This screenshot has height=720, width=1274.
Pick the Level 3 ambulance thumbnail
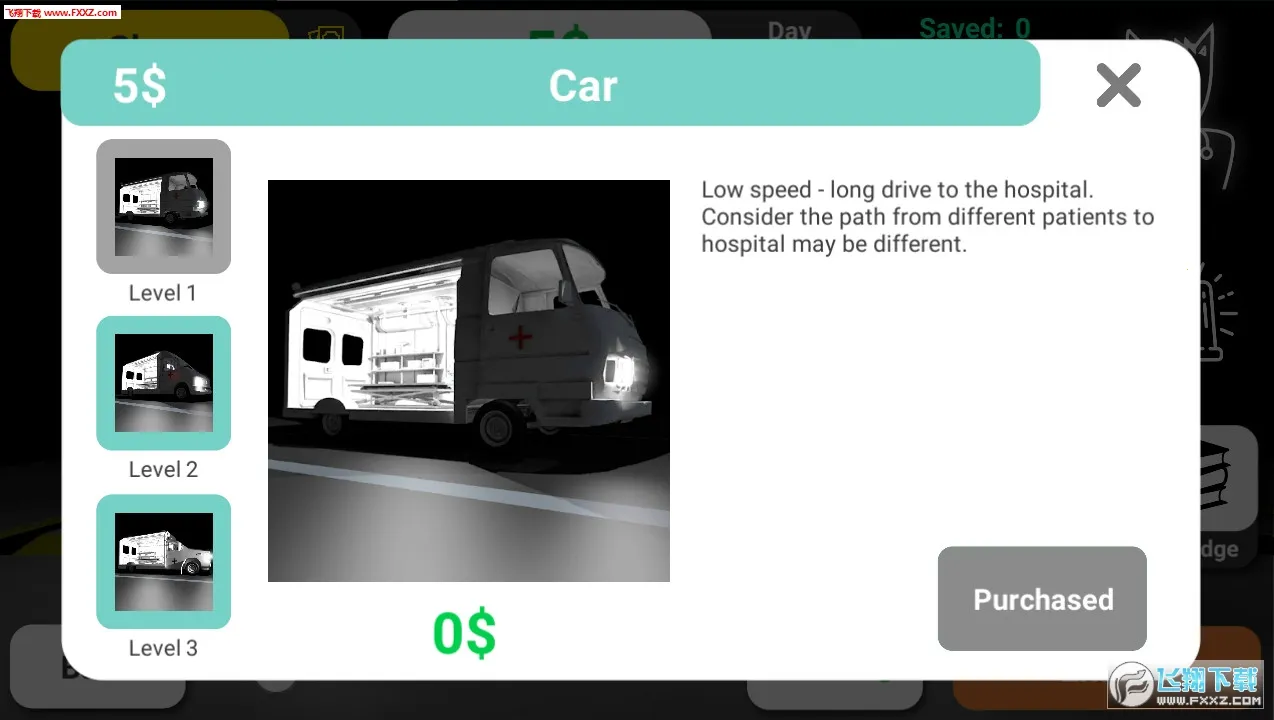click(163, 561)
